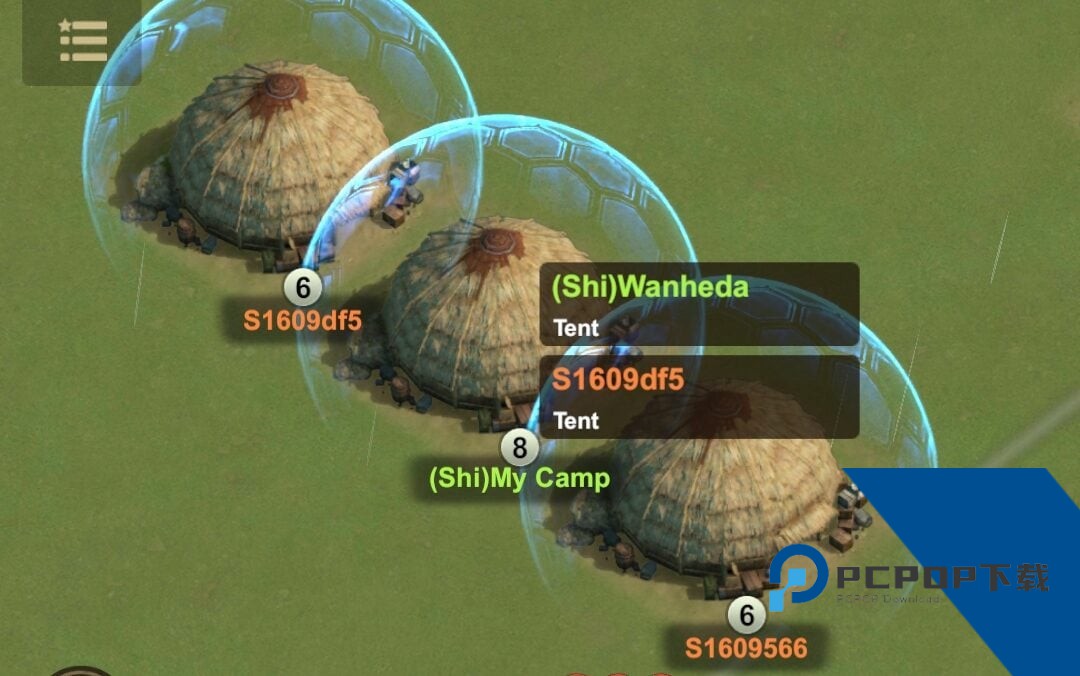Screen dimensions: 1080x676
Task: Tap the S1609566 camp name label
Action: coord(746,648)
